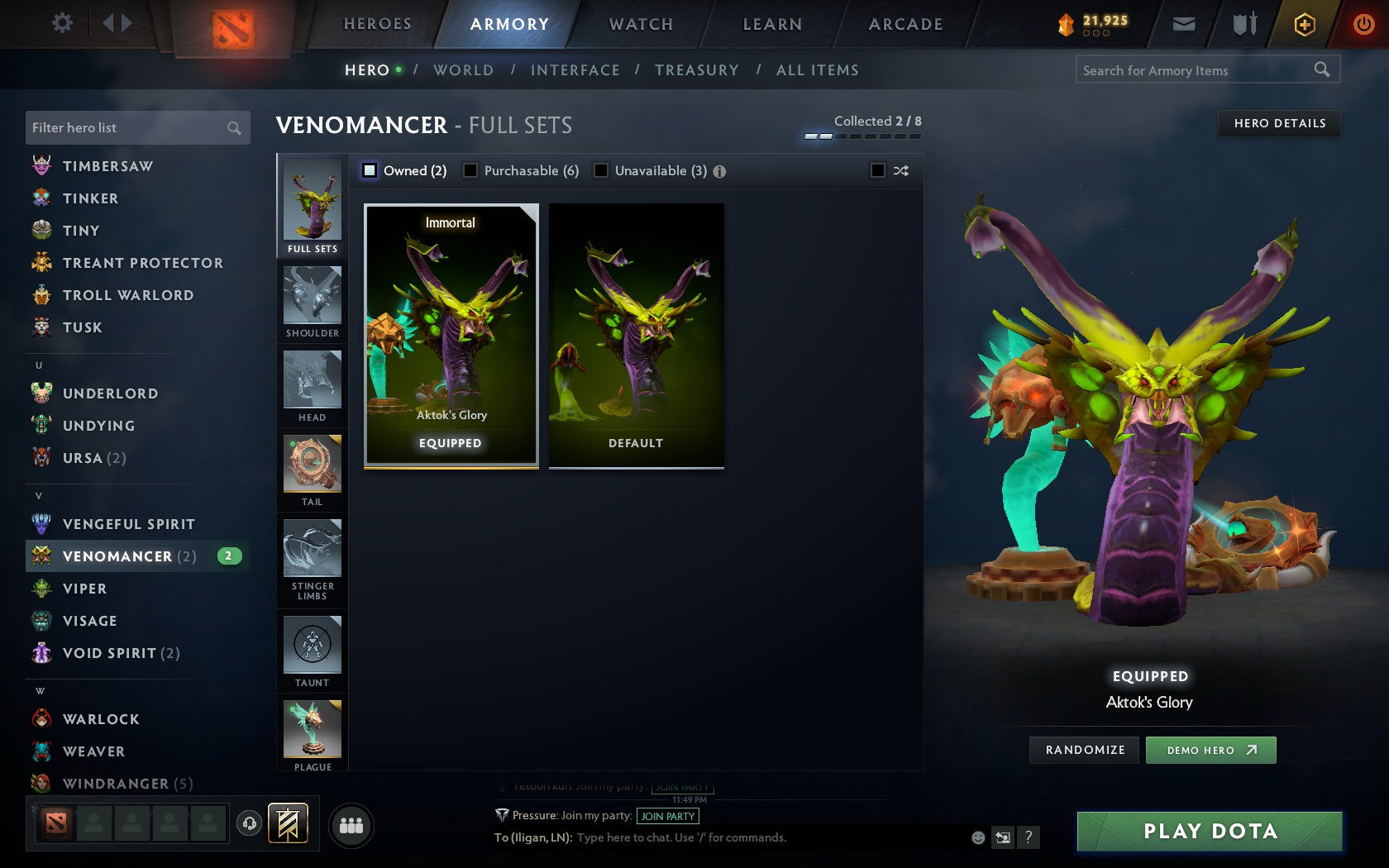Screen dimensions: 1389x868
Task: Select the DEFAULT Venomancer set thumbnail
Action: pyautogui.click(x=635, y=335)
